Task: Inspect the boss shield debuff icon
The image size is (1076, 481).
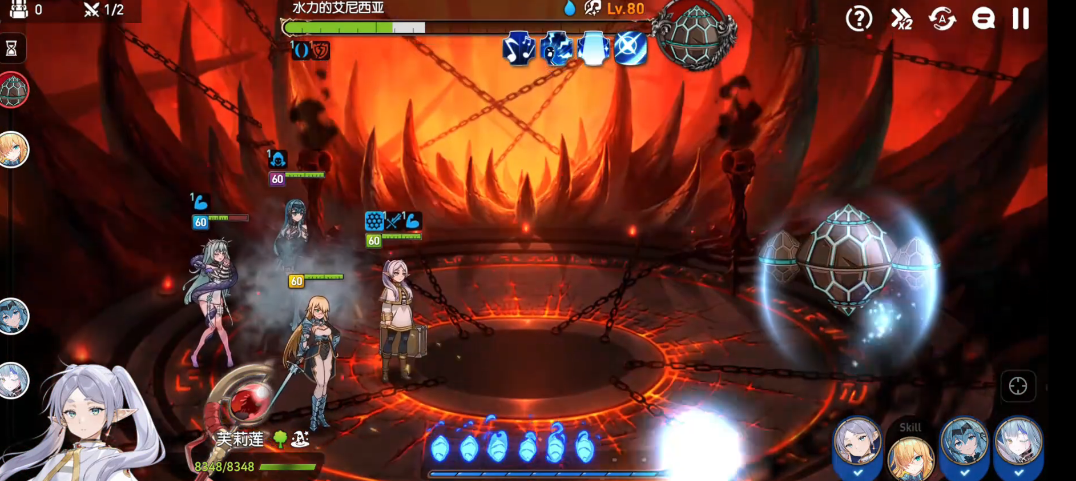Action: click(x=320, y=49)
